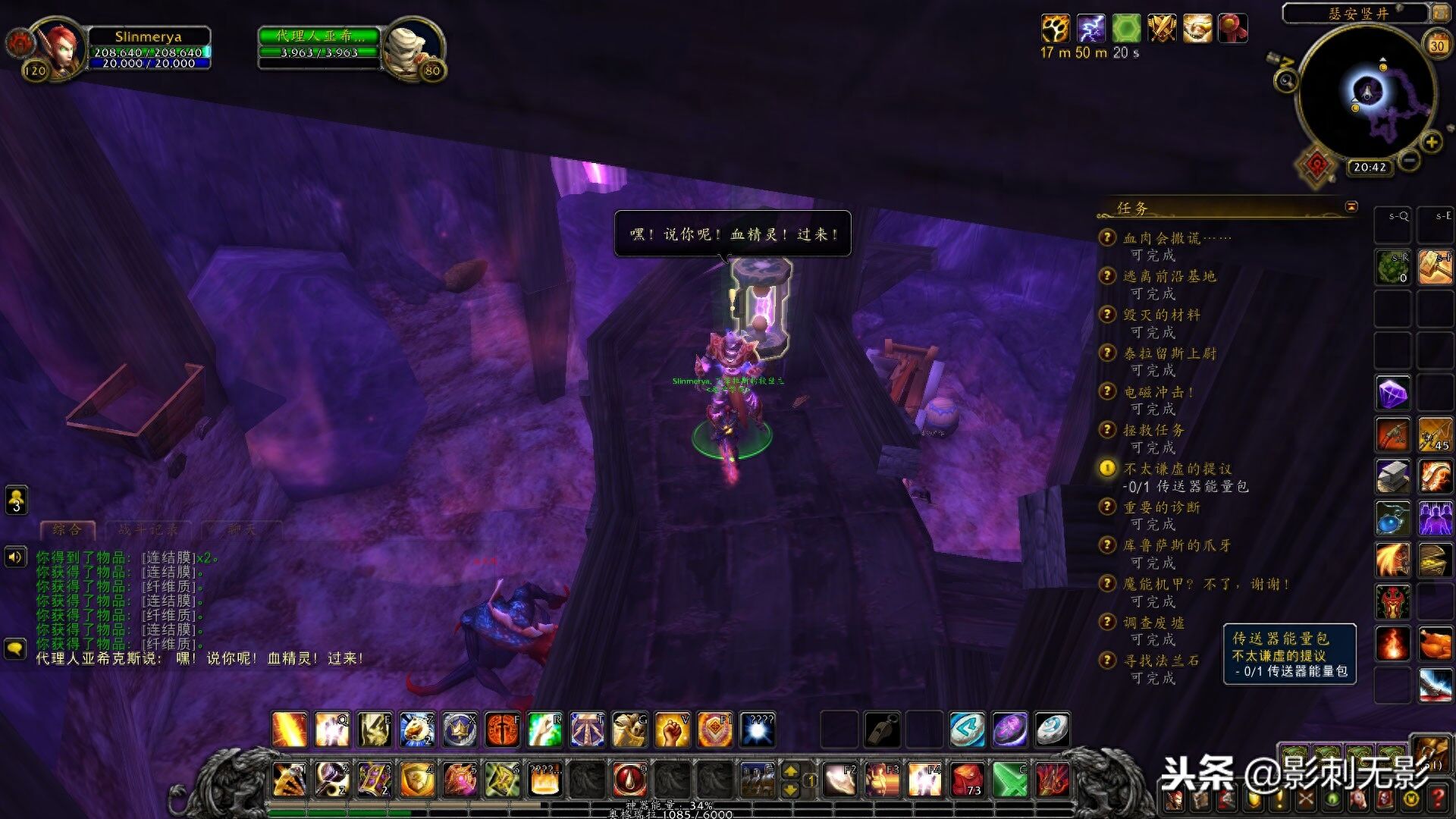Click the minimap zoom-out minus button
Image resolution: width=1456 pixels, height=819 pixels.
1409,161
